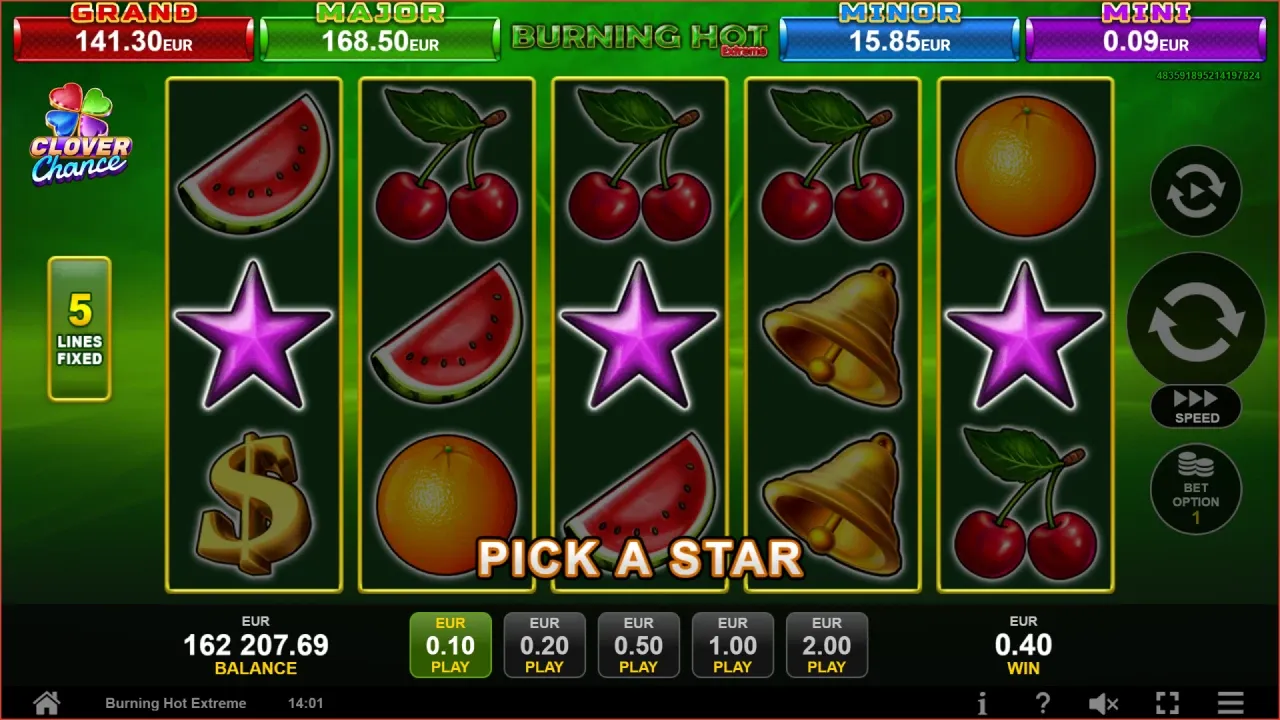Open the hamburger menu

[x=1231, y=703]
